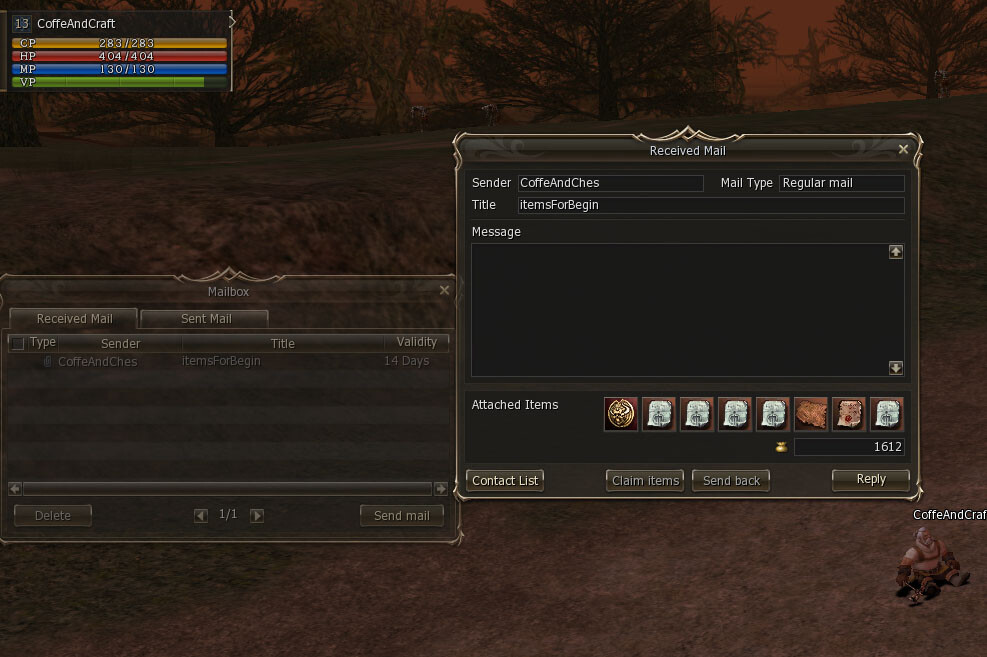Open the Contact List
987x657 pixels.
pos(505,481)
